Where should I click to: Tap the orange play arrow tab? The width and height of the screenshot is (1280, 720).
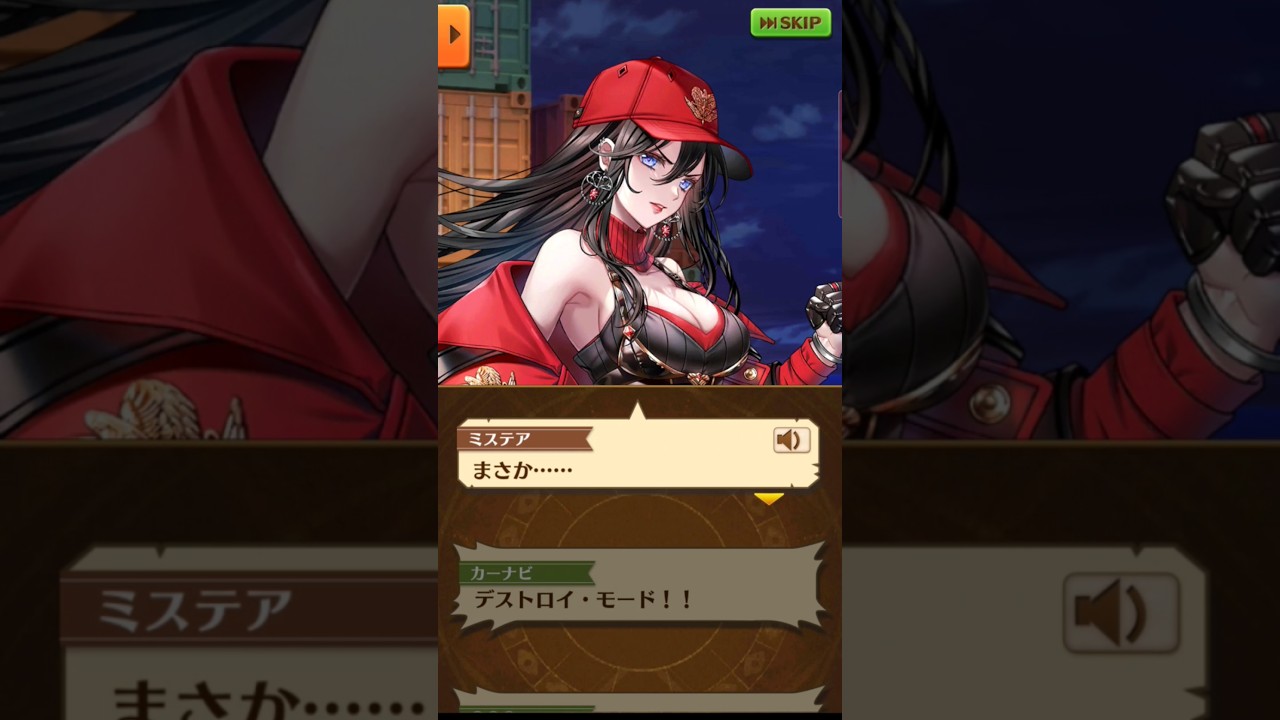click(x=454, y=35)
